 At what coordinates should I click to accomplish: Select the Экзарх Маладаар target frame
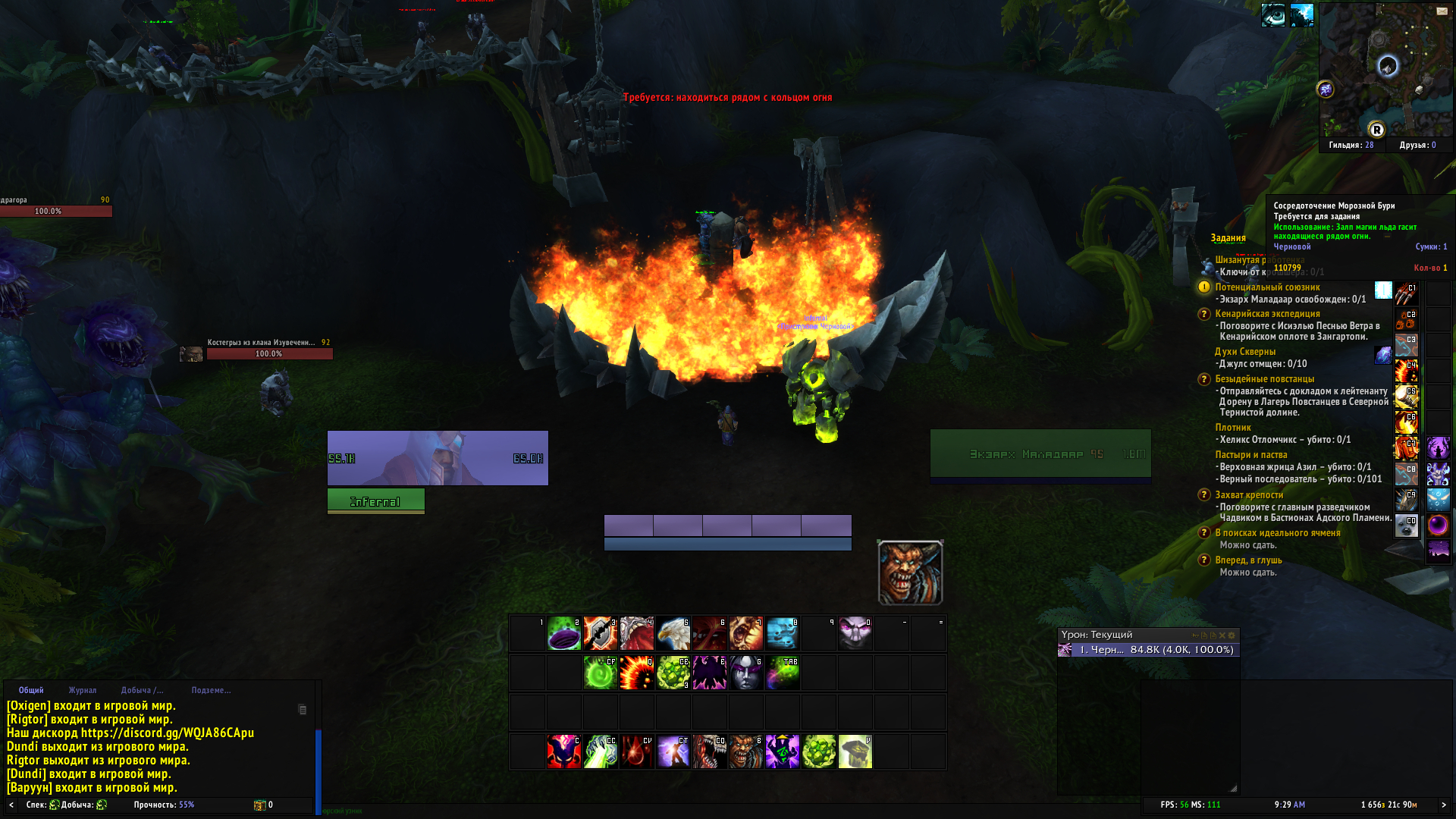[x=1040, y=454]
